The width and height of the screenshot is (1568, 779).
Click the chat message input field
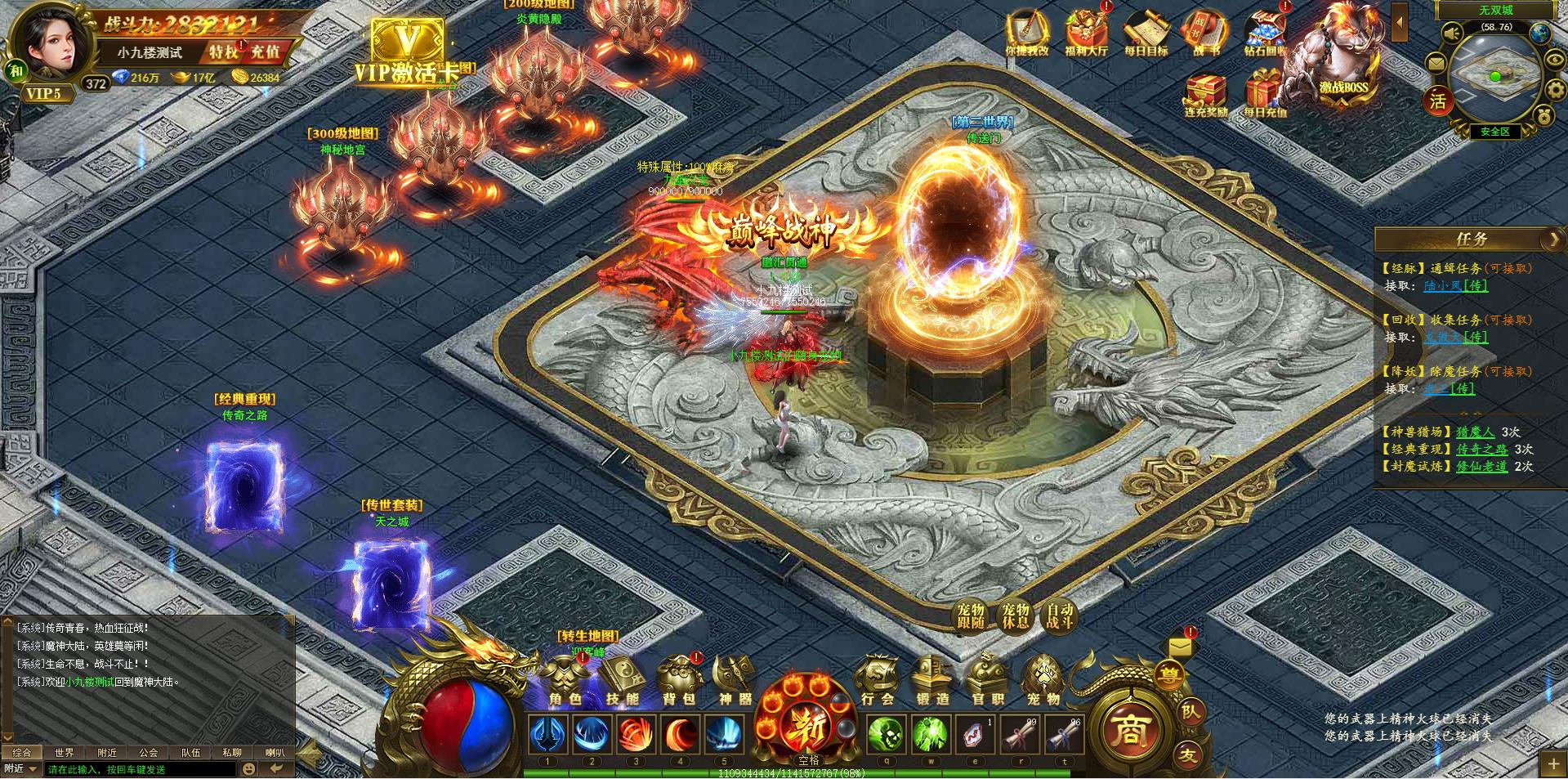tap(139, 769)
